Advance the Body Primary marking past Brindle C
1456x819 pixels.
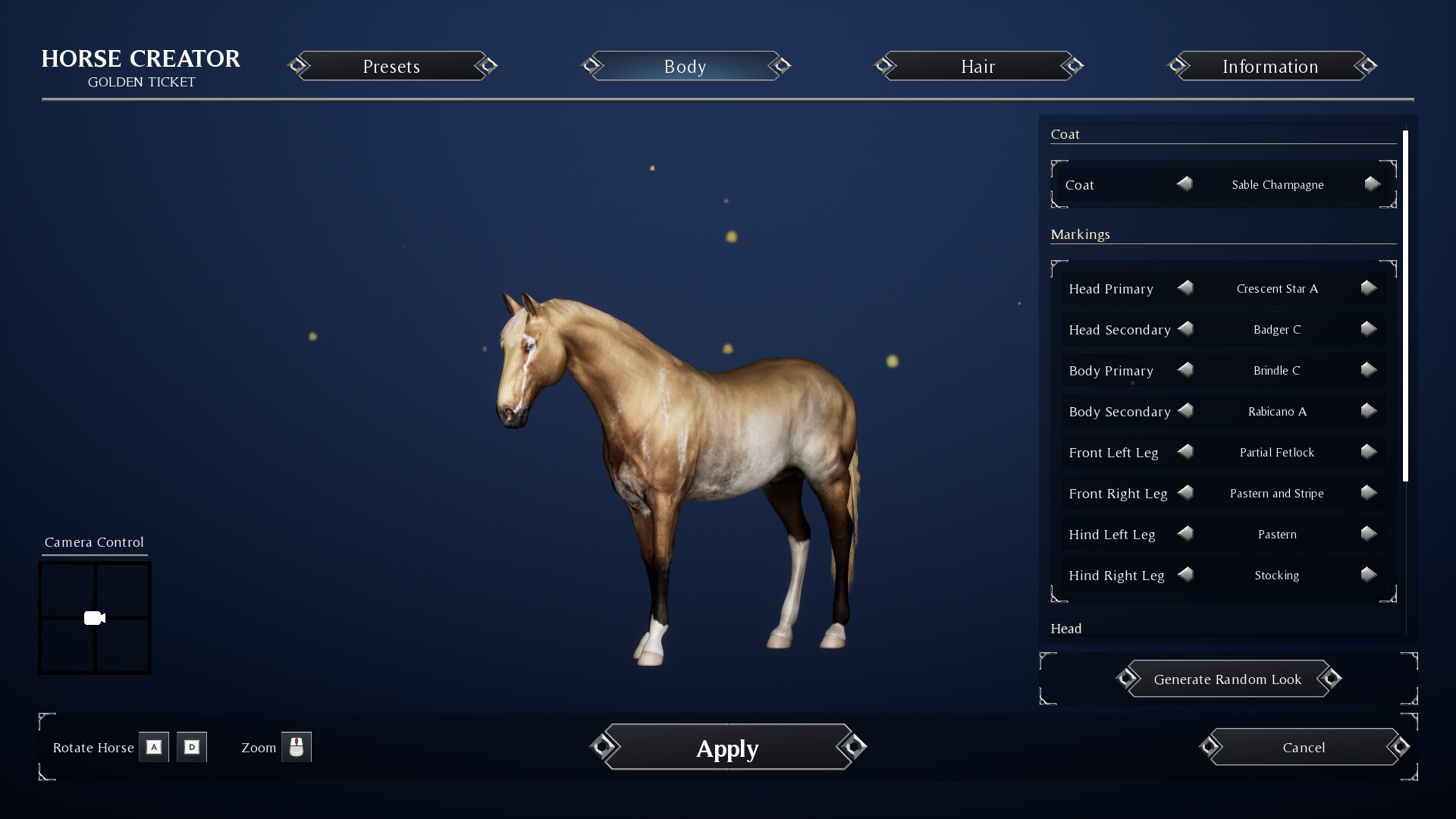click(x=1368, y=370)
